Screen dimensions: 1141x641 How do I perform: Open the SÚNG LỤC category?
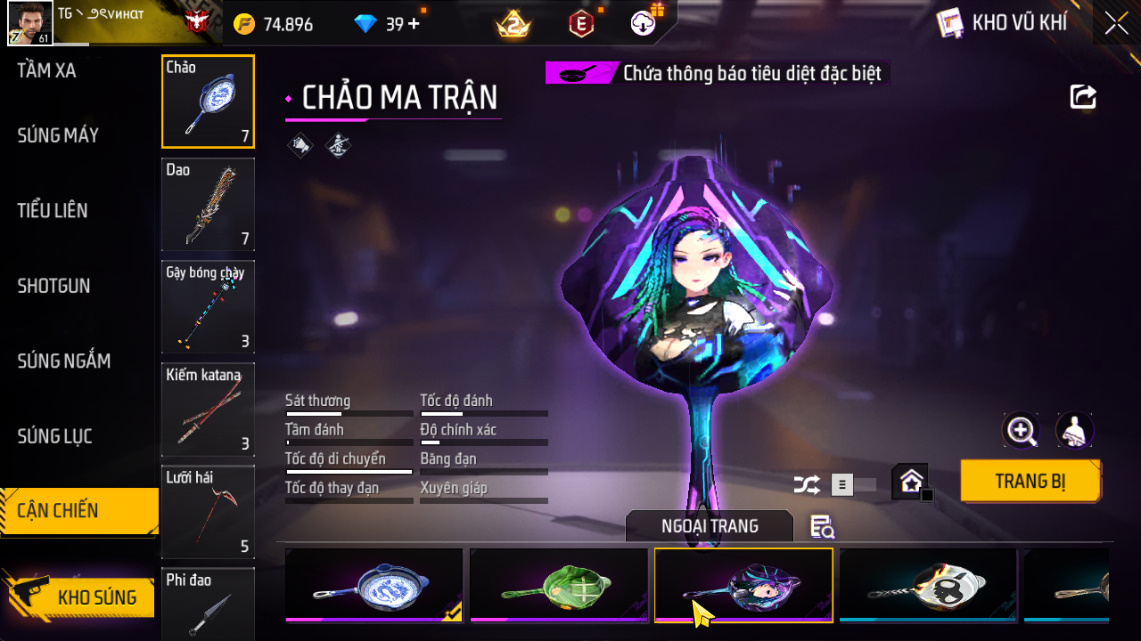click(55, 435)
